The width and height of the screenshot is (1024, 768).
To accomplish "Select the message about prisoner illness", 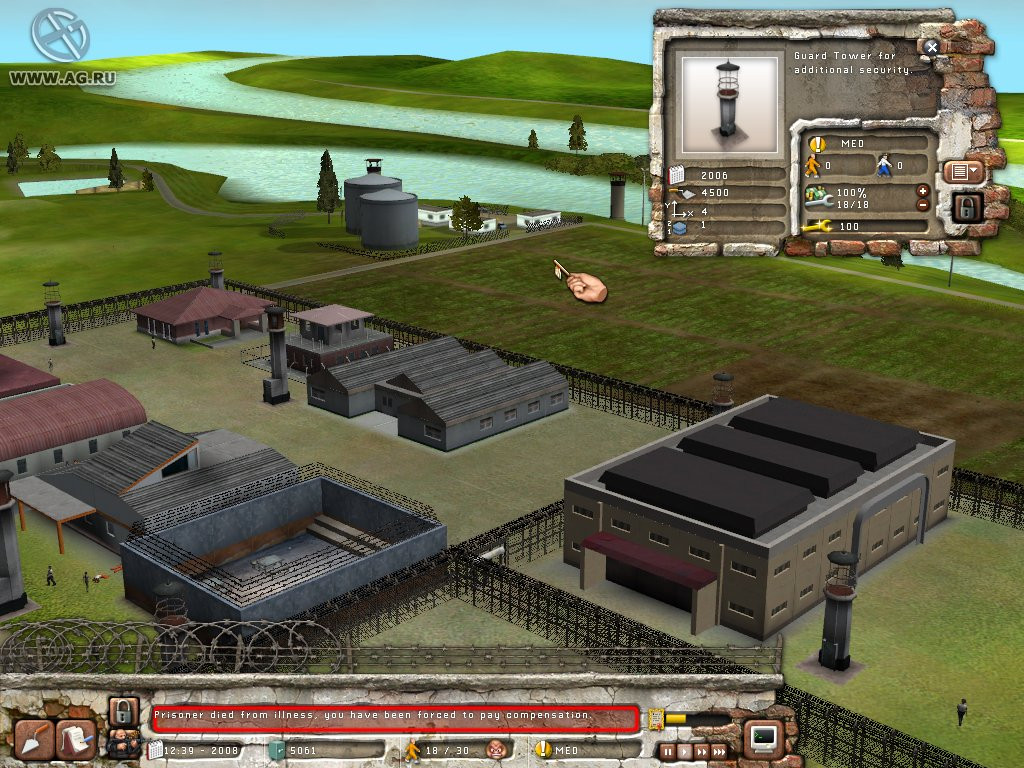I will click(x=395, y=717).
